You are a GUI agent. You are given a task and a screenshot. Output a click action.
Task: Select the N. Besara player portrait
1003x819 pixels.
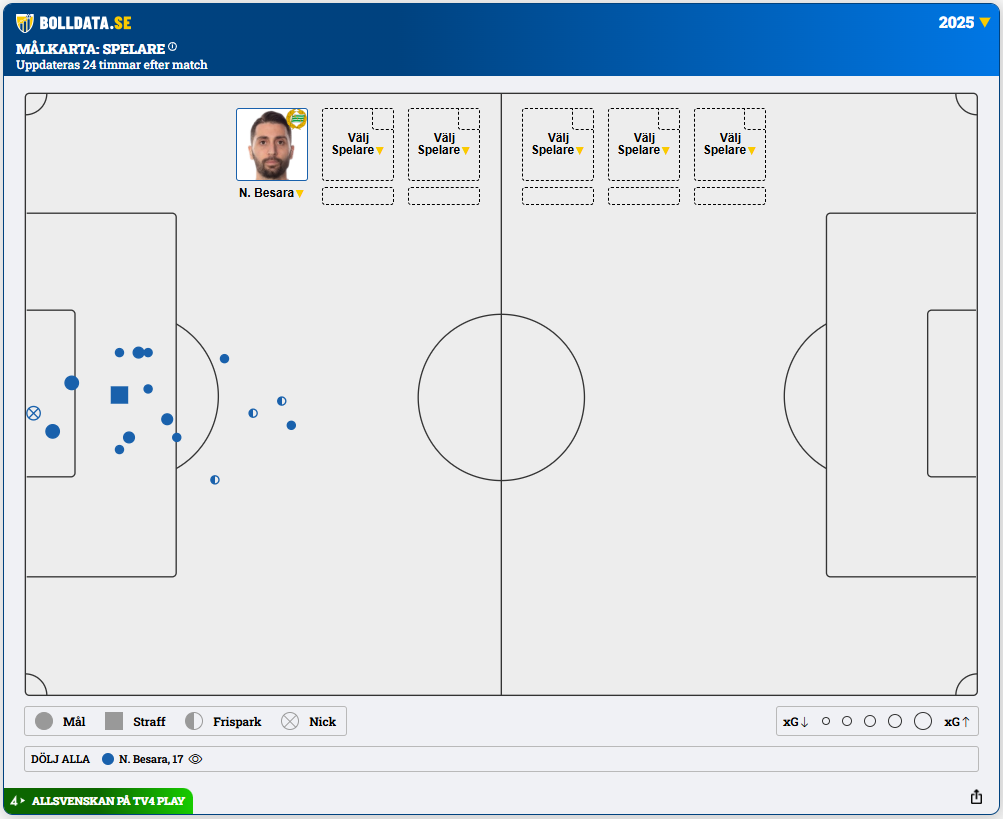tap(271, 144)
